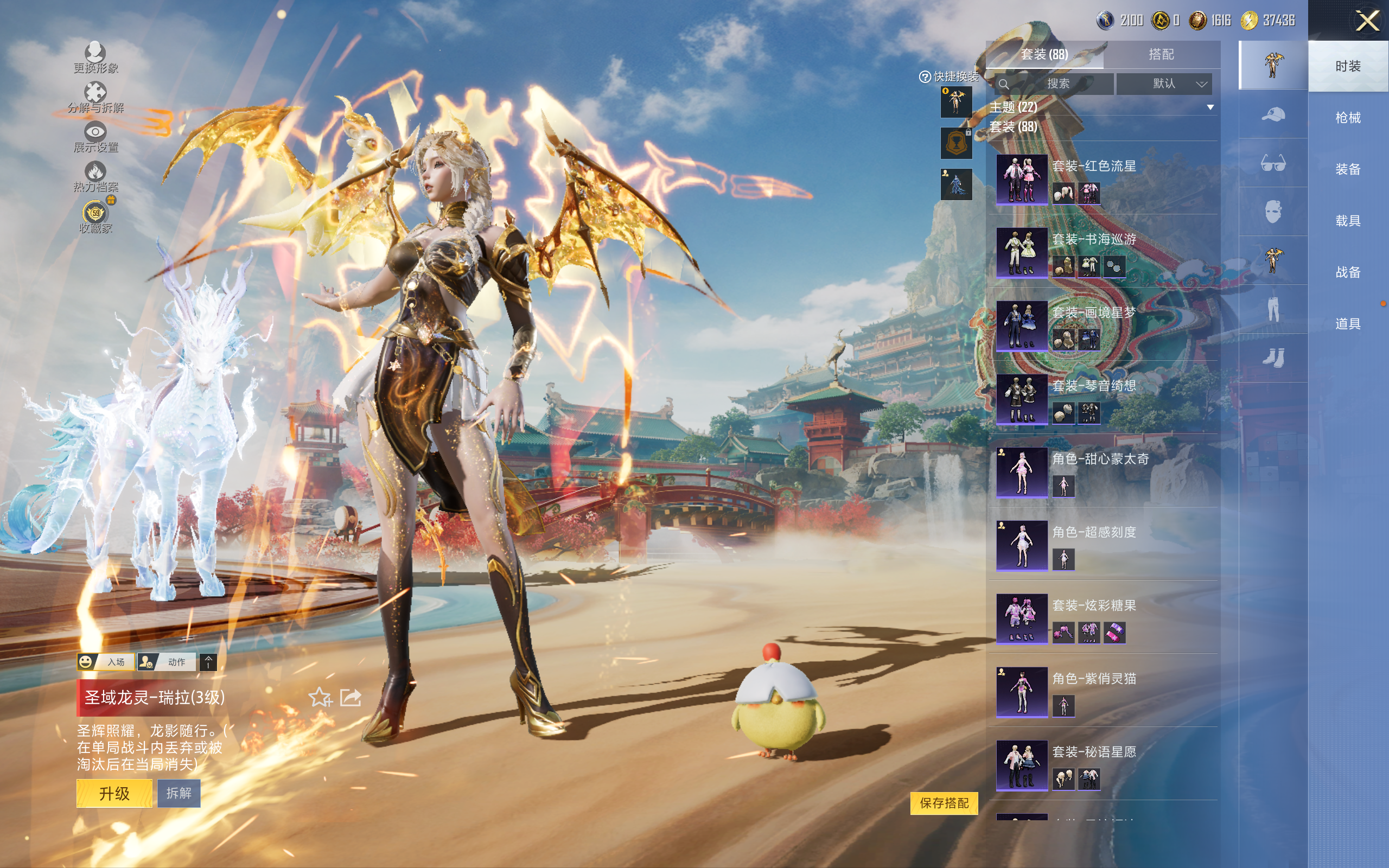The height and width of the screenshot is (868, 1389).
Task: Expand the 主题 (22) section
Action: click(x=1210, y=107)
